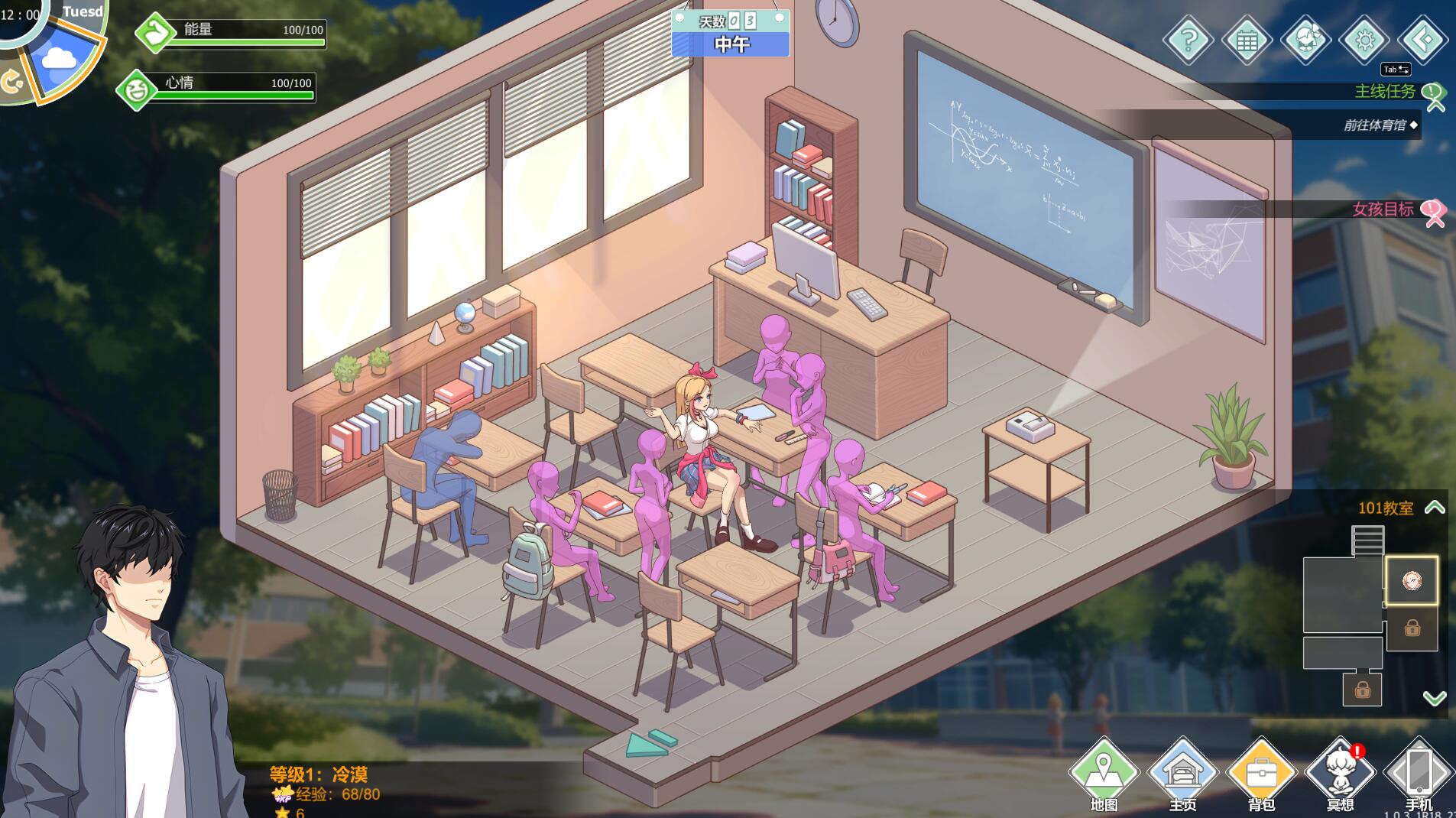1456x818 pixels.
Task: Click the advance time arrow on clock
Action: tap(11, 81)
